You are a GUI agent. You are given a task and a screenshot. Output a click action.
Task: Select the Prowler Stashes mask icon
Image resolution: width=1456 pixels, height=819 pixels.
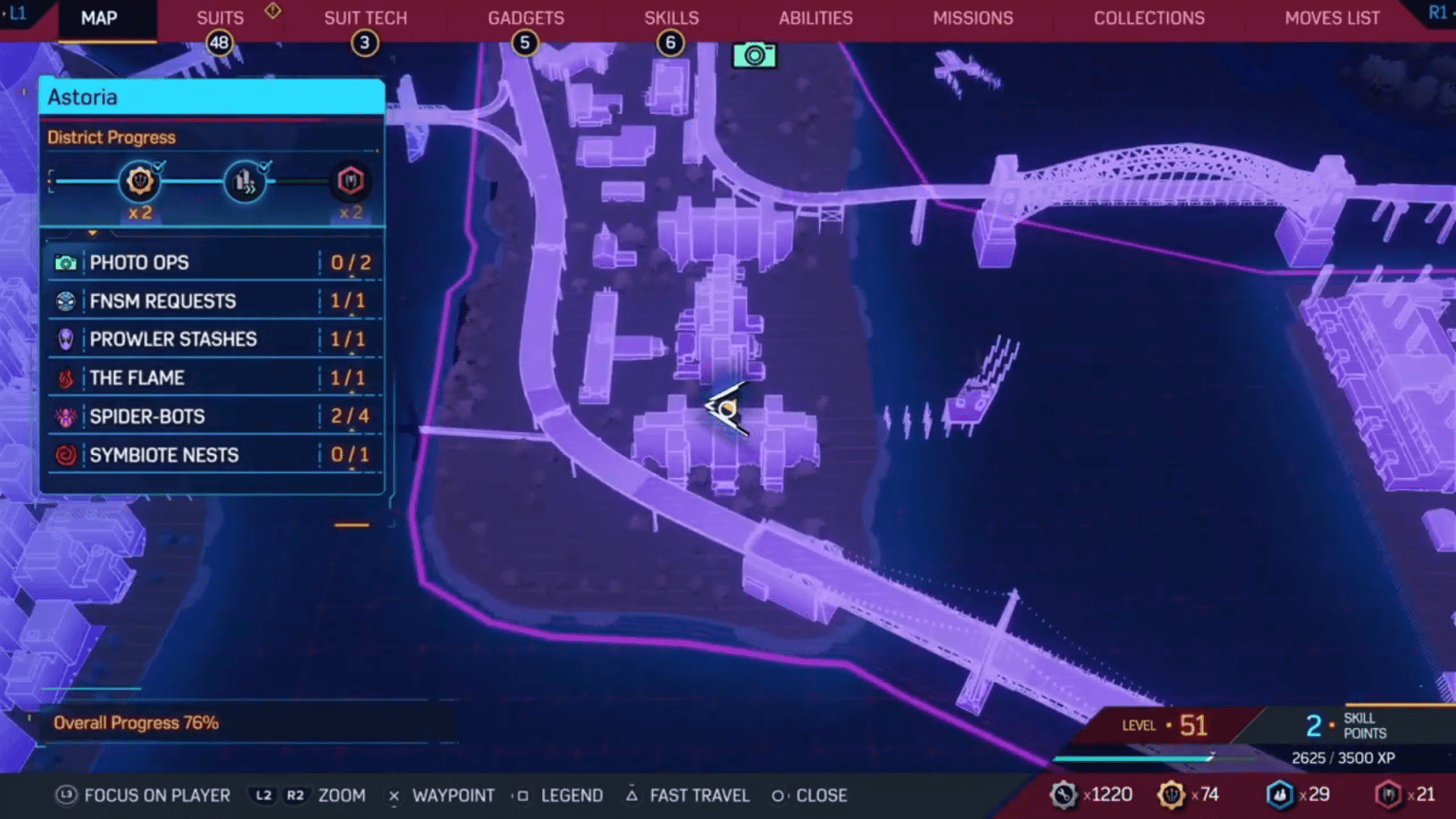pos(64,338)
